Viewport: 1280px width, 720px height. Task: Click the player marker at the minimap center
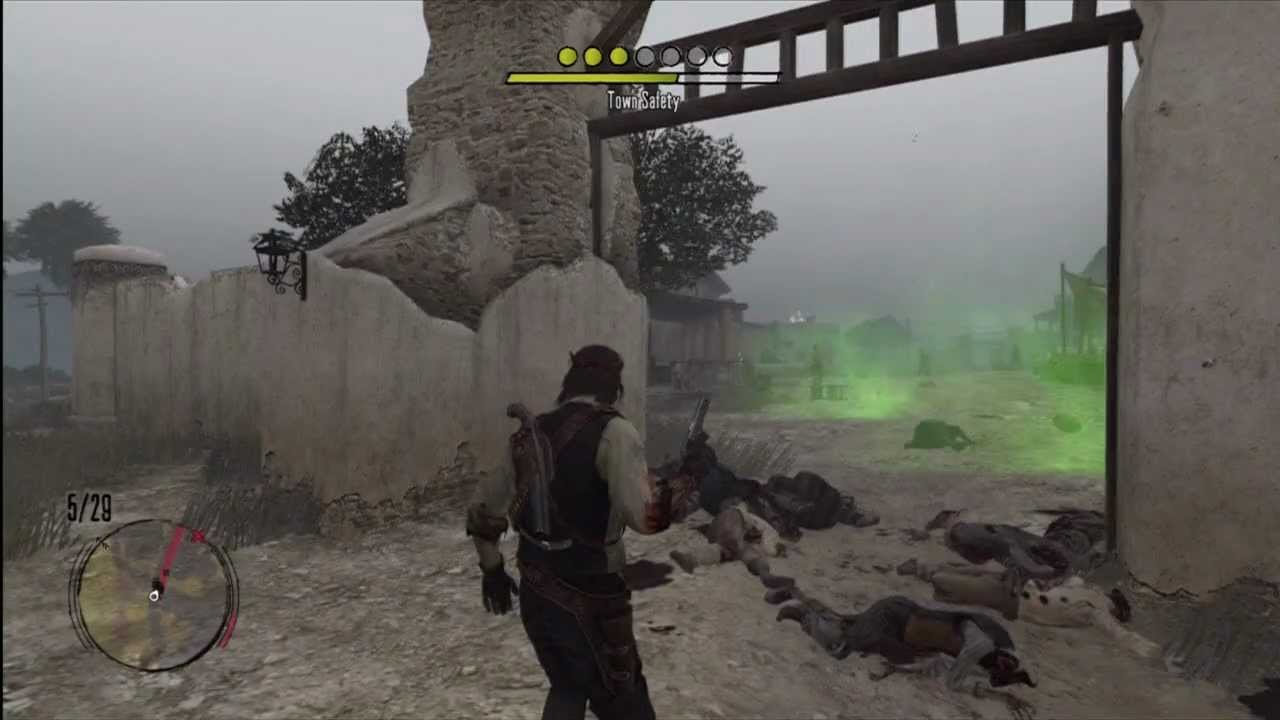(154, 595)
